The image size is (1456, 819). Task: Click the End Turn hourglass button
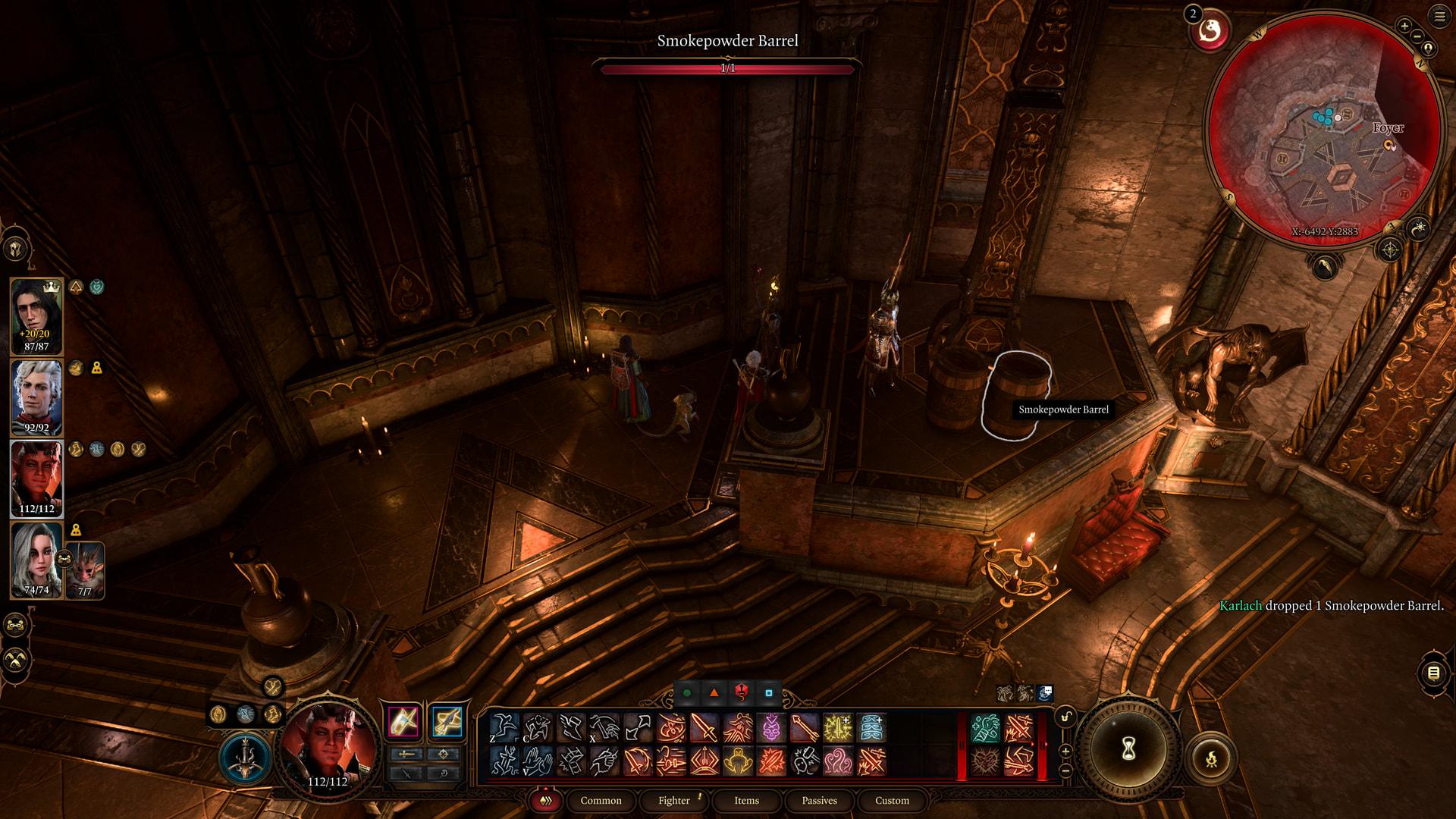click(x=1128, y=749)
